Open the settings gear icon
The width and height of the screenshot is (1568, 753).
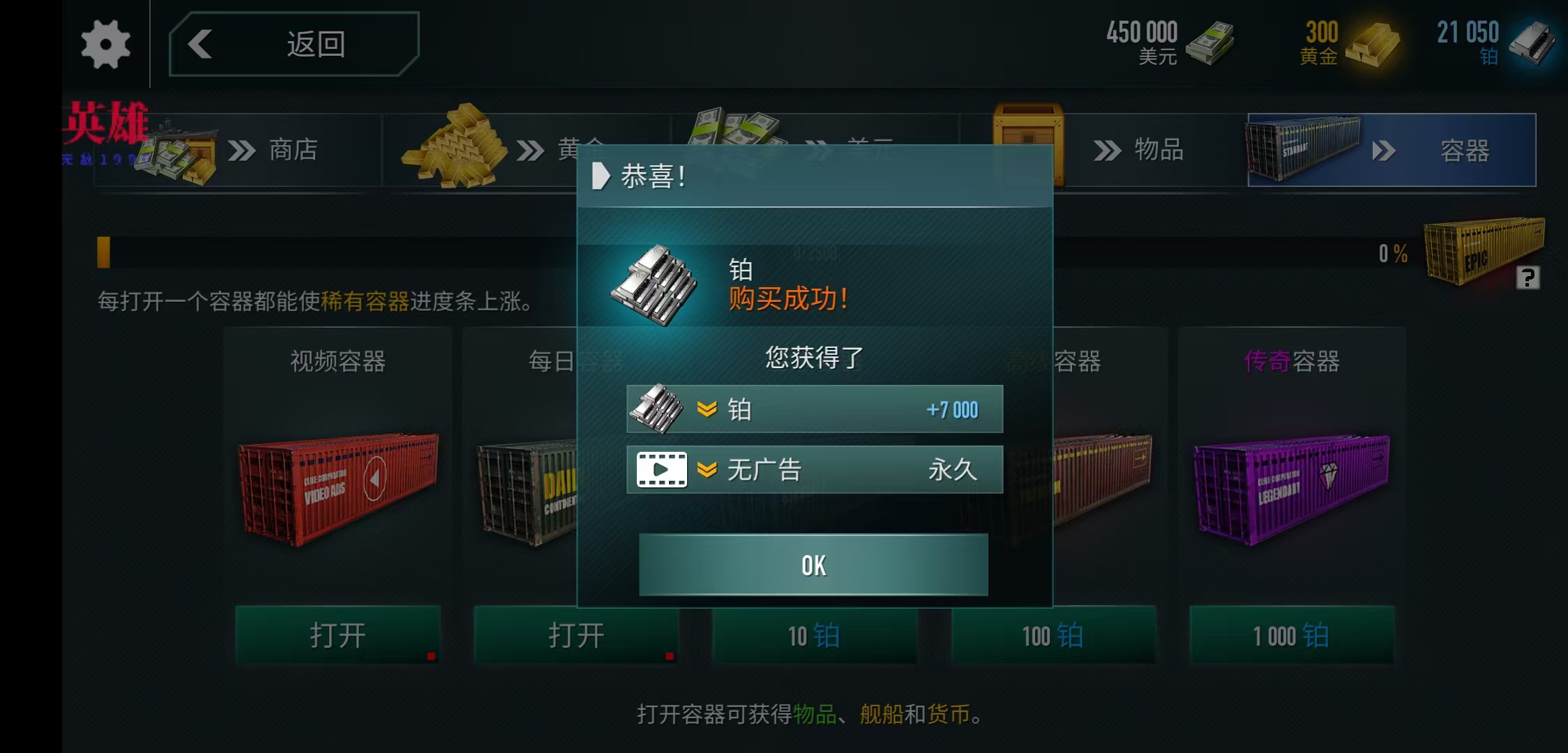105,44
